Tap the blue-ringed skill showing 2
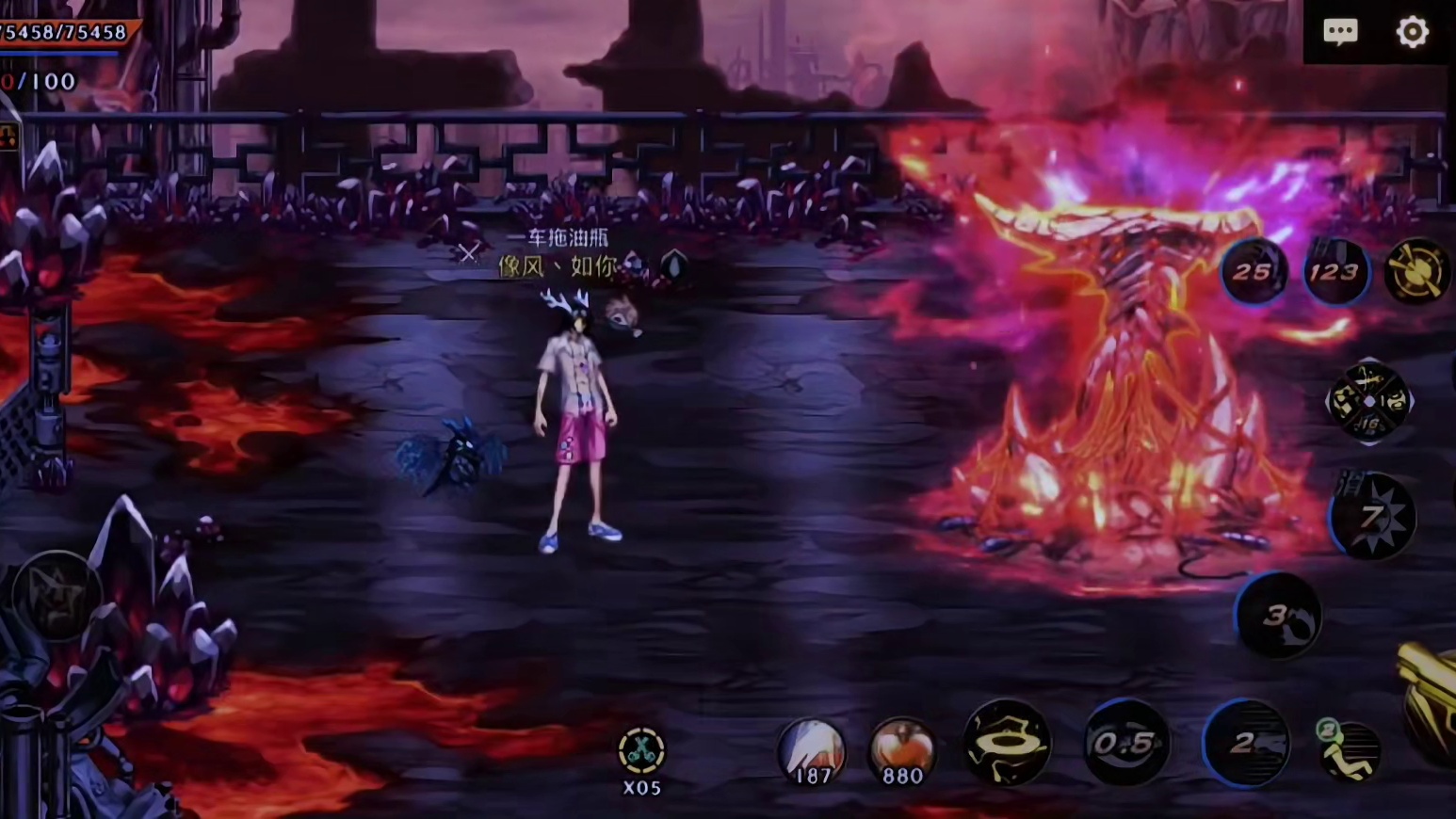Image resolution: width=1456 pixels, height=819 pixels. (1246, 744)
